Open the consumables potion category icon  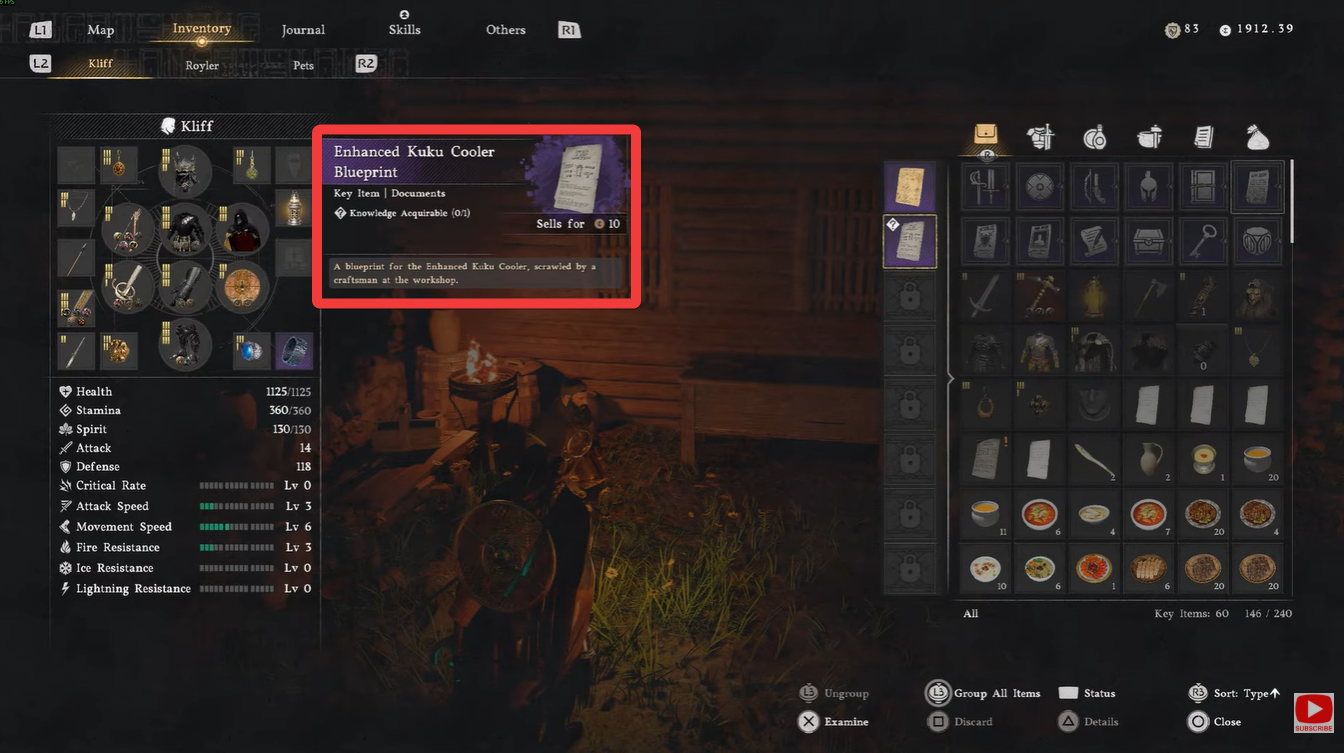[1094, 137]
